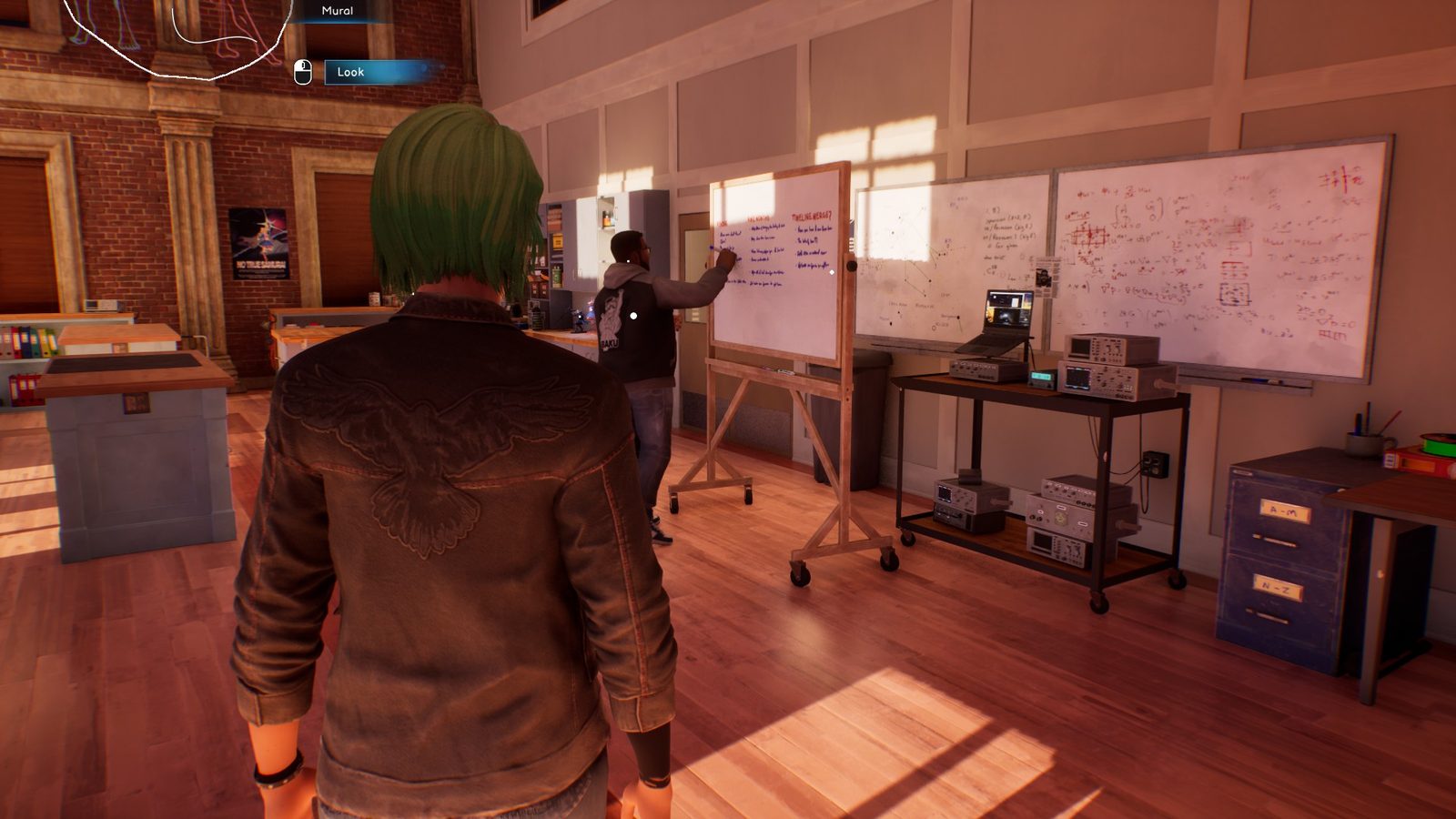
Task: Click the white mural outline in the corner
Action: (x=173, y=41)
